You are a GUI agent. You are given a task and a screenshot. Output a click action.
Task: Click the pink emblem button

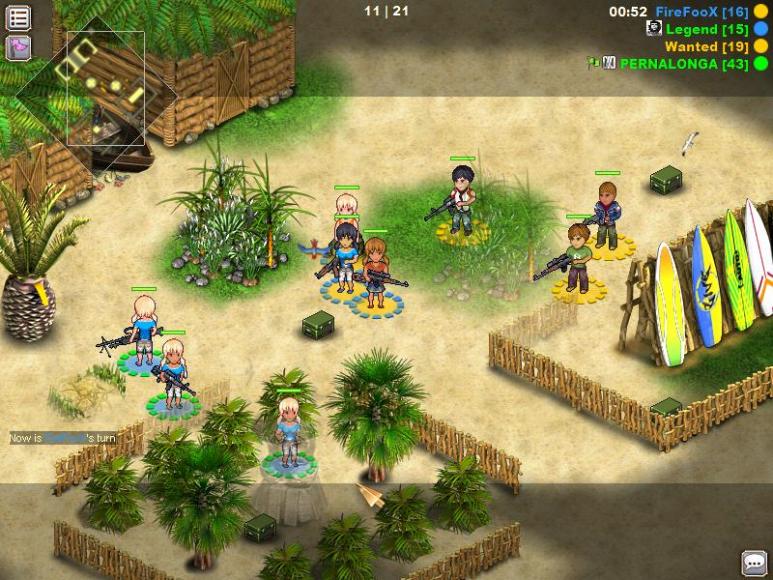tap(18, 47)
